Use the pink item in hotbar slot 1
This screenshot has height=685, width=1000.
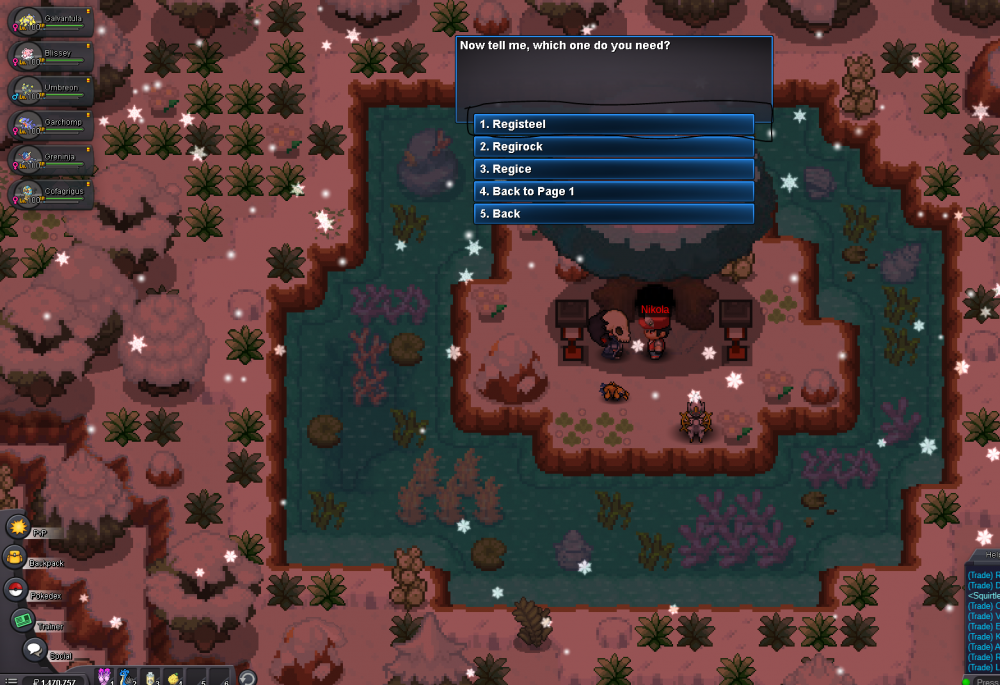click(104, 677)
